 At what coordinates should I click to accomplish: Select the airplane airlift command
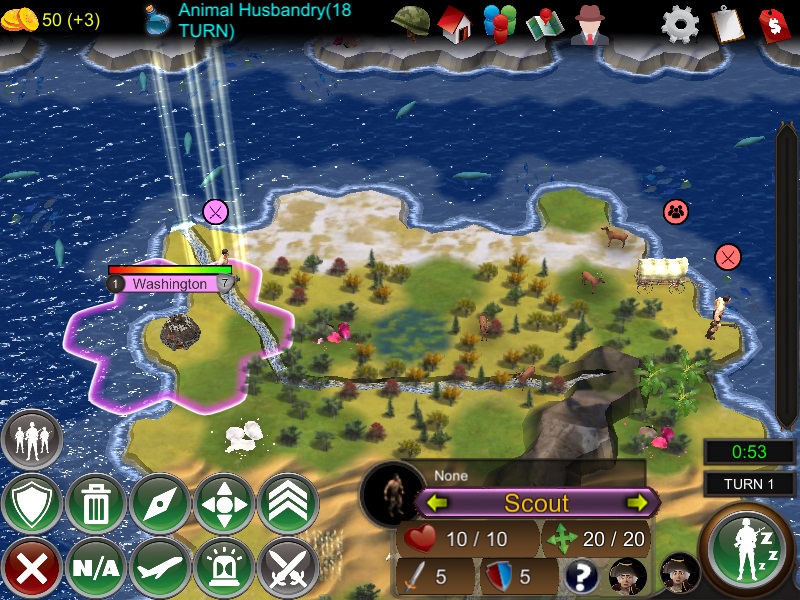(160, 568)
